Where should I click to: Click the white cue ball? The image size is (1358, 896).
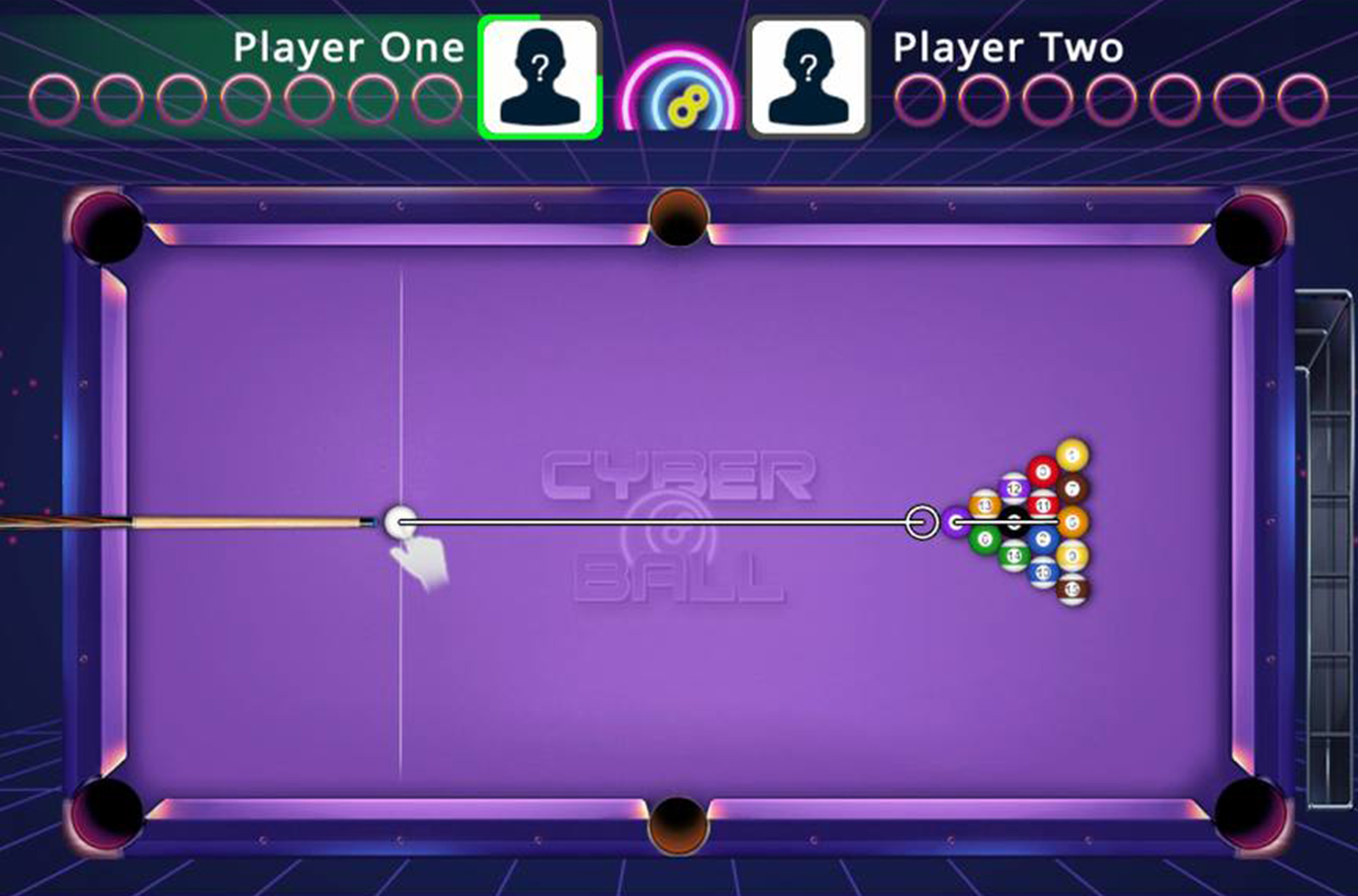(x=399, y=520)
